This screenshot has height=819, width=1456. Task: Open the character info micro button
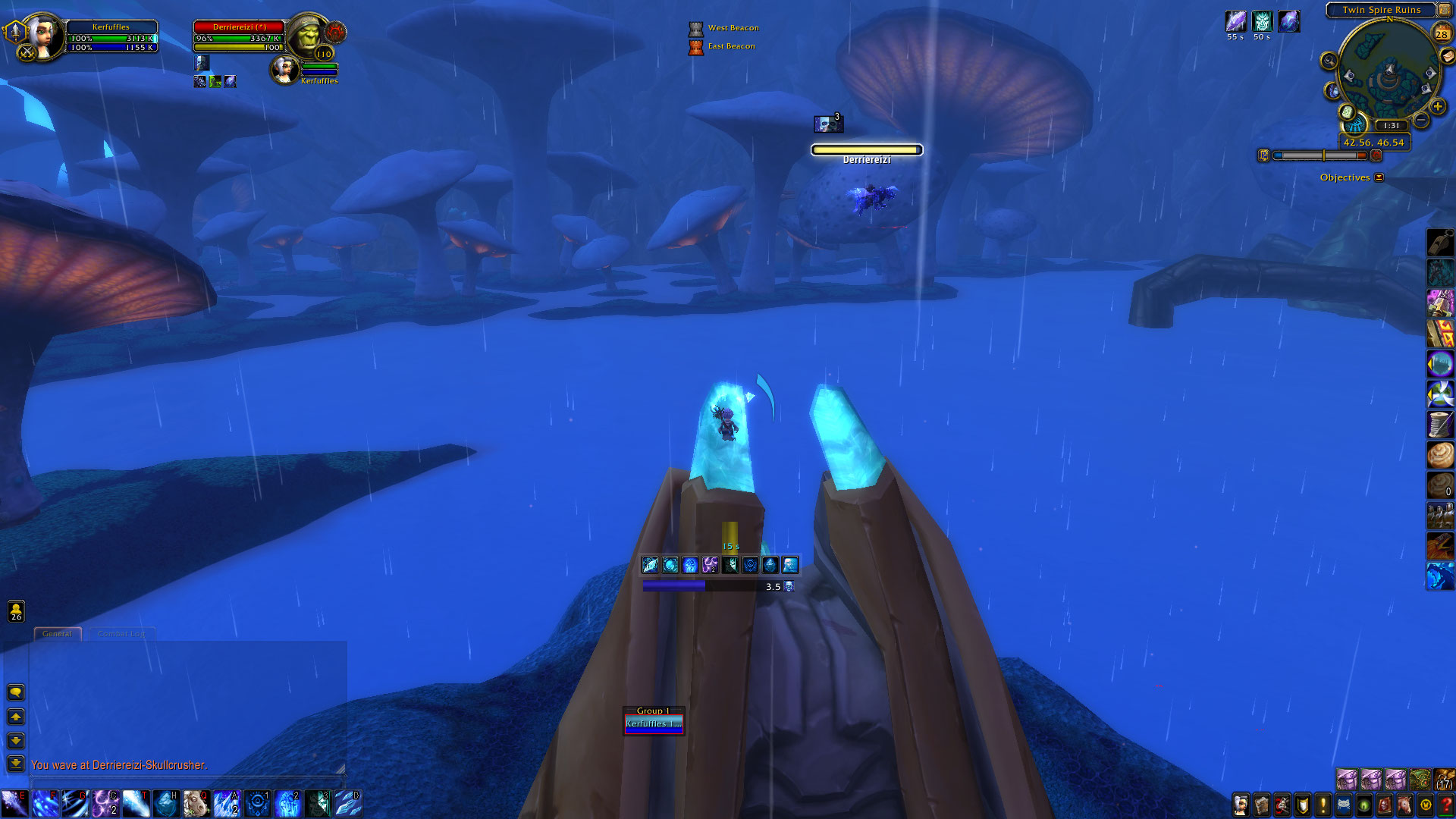(x=1241, y=805)
